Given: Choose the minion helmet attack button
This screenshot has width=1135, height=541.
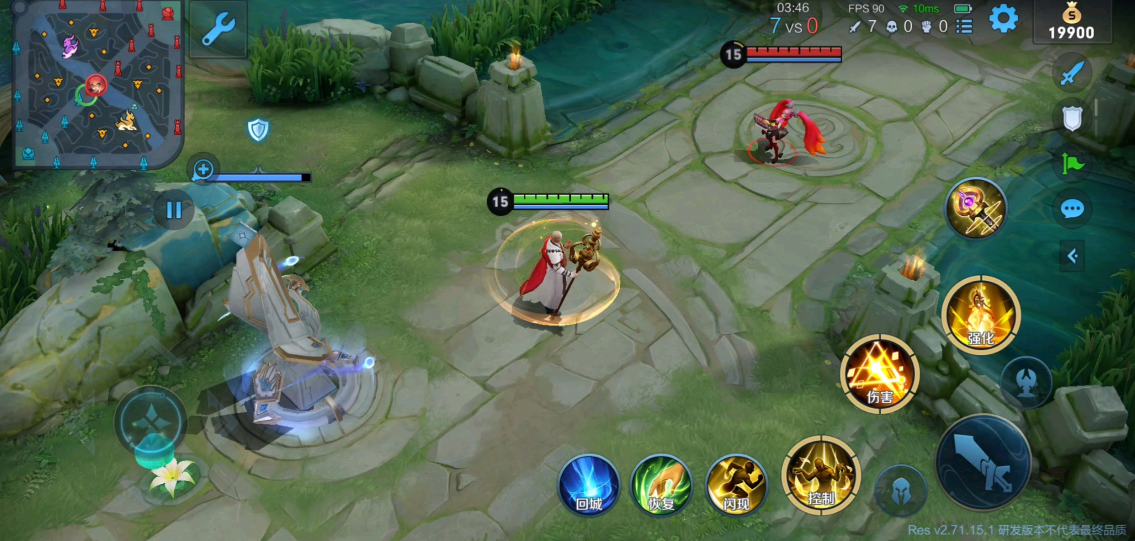Looking at the screenshot, I should coord(899,492).
